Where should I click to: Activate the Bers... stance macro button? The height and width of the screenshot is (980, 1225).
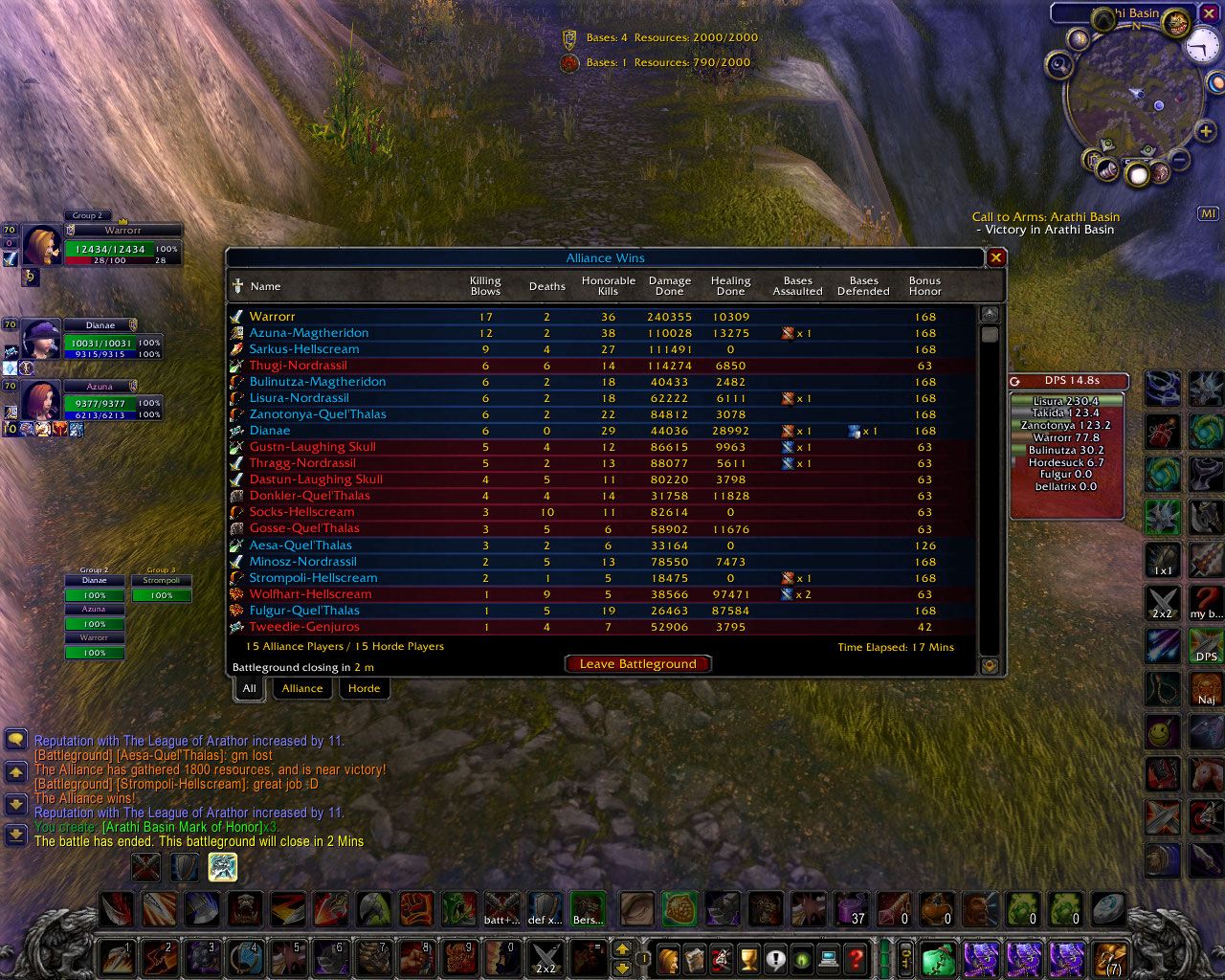click(x=588, y=909)
